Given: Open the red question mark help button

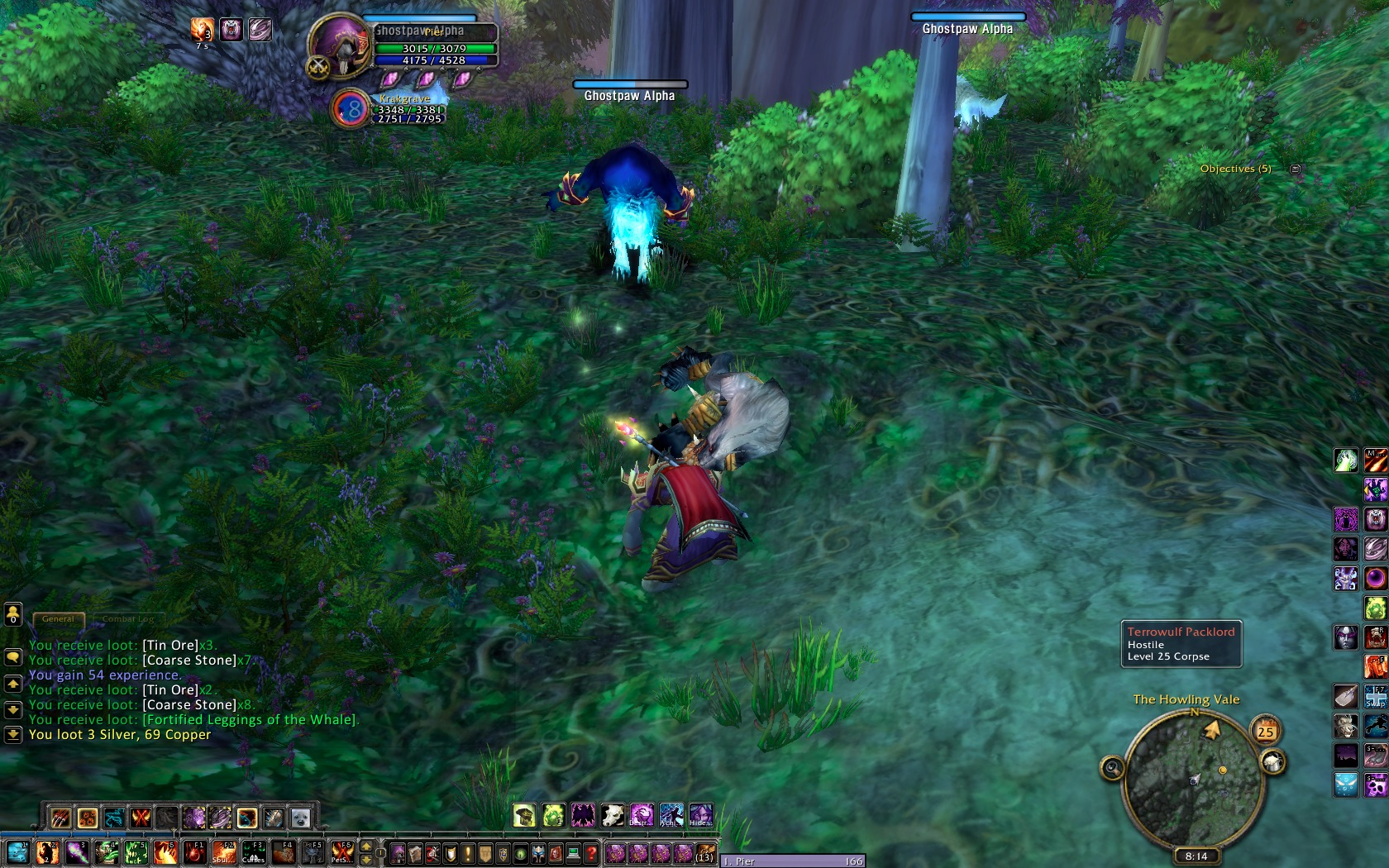Looking at the screenshot, I should [591, 852].
